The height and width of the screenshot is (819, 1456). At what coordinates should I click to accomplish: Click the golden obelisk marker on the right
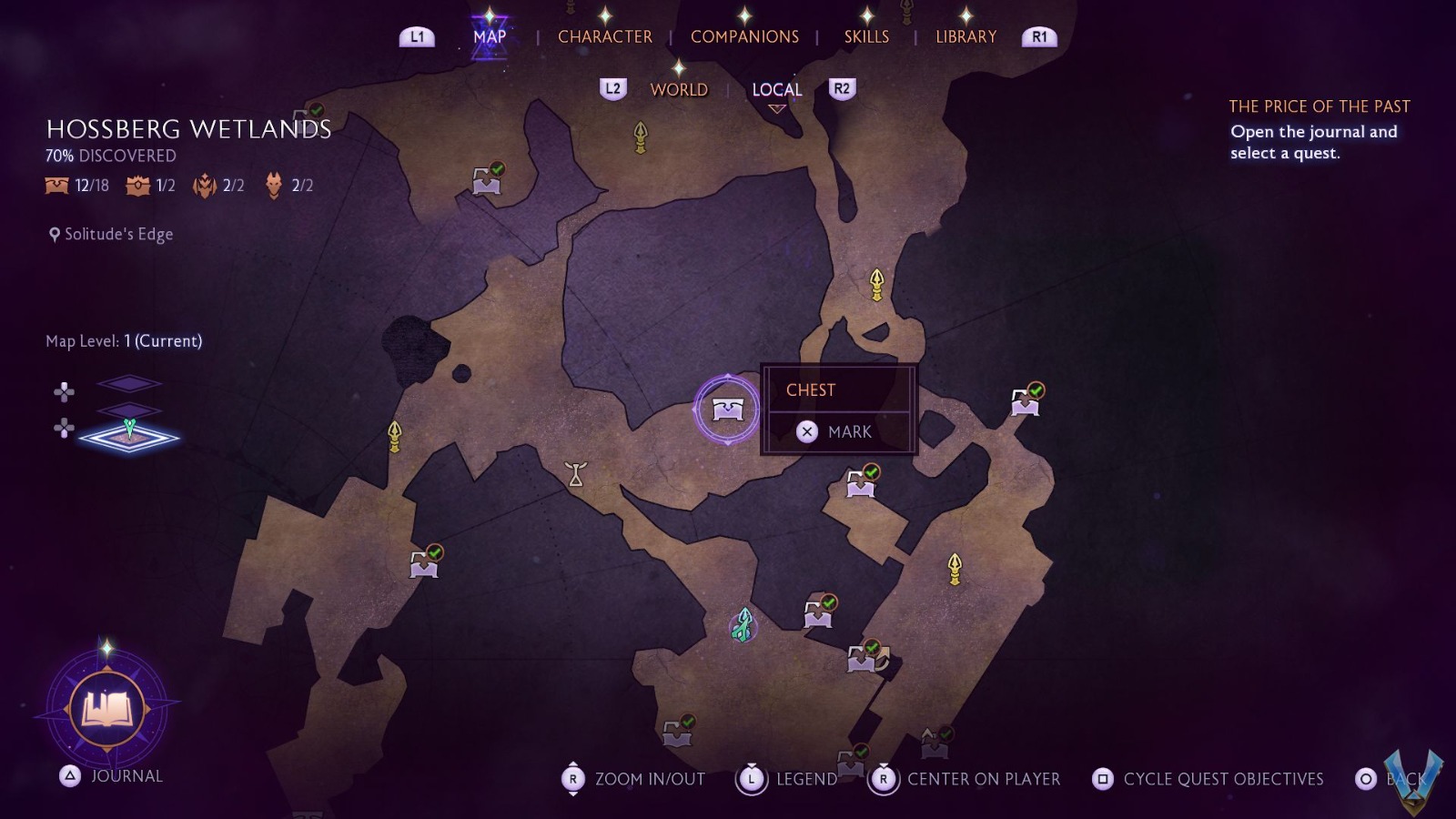[x=955, y=566]
